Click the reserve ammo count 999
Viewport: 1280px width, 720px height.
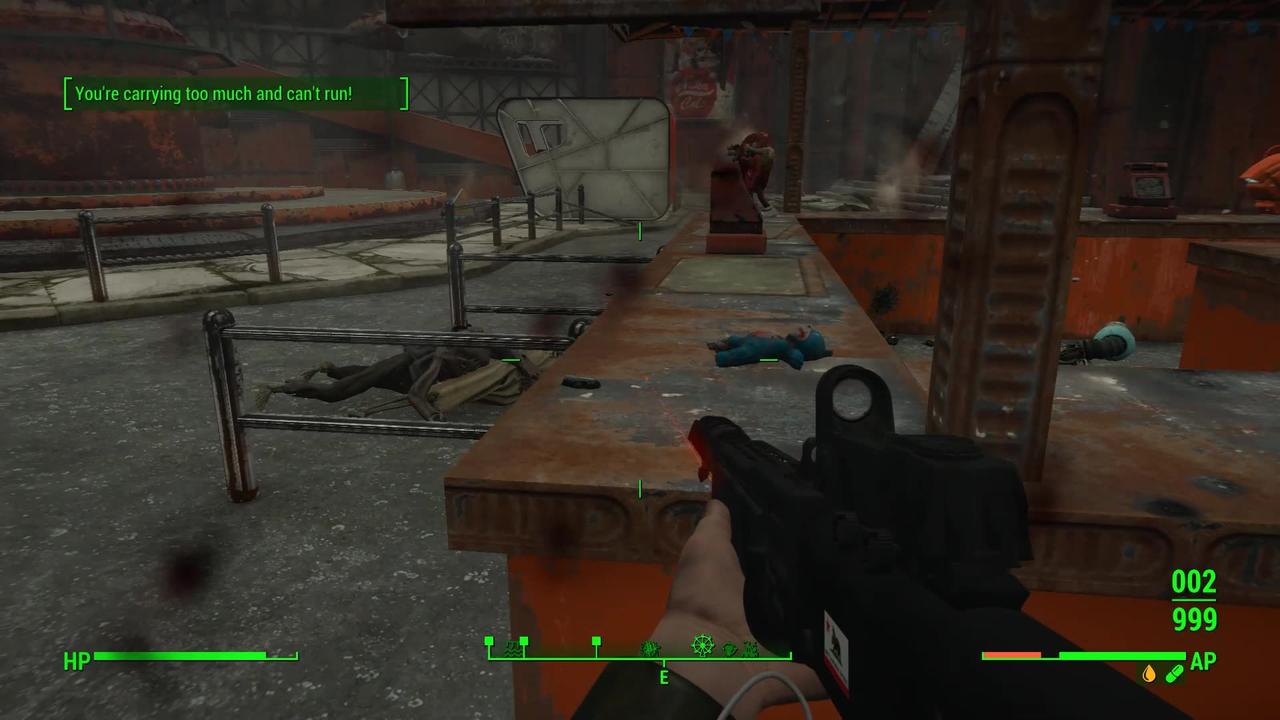(1193, 620)
